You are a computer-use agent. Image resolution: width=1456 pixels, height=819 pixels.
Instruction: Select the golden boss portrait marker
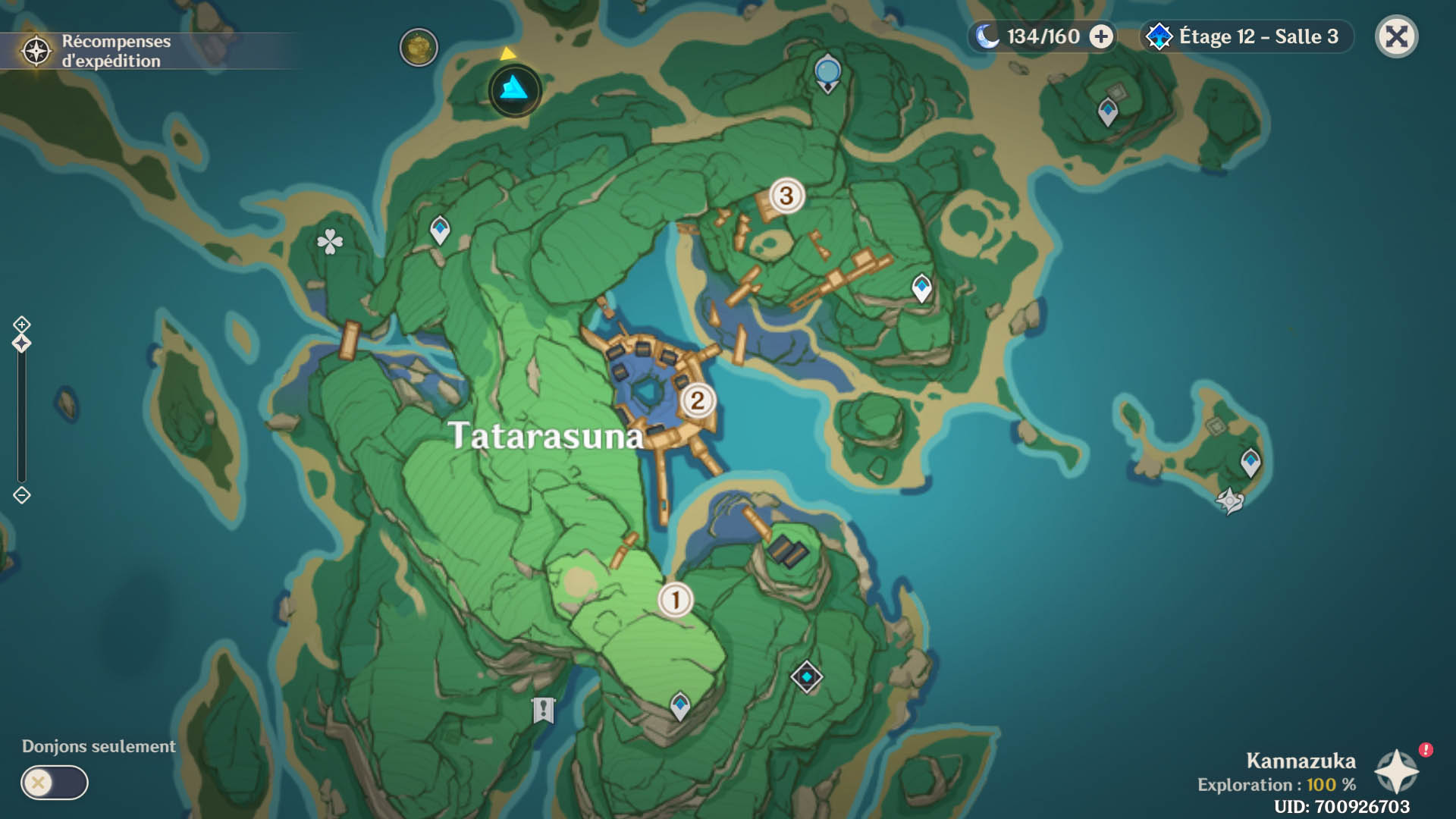tap(419, 48)
